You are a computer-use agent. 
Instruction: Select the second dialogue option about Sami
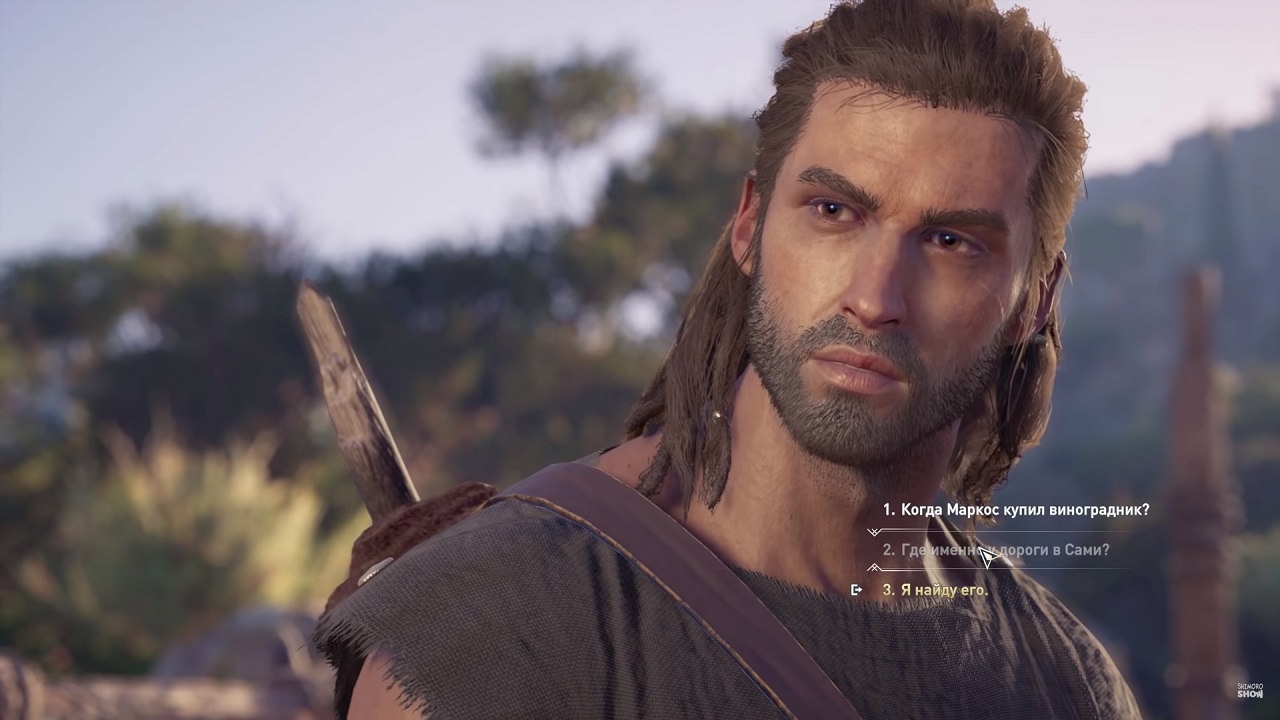tap(995, 550)
